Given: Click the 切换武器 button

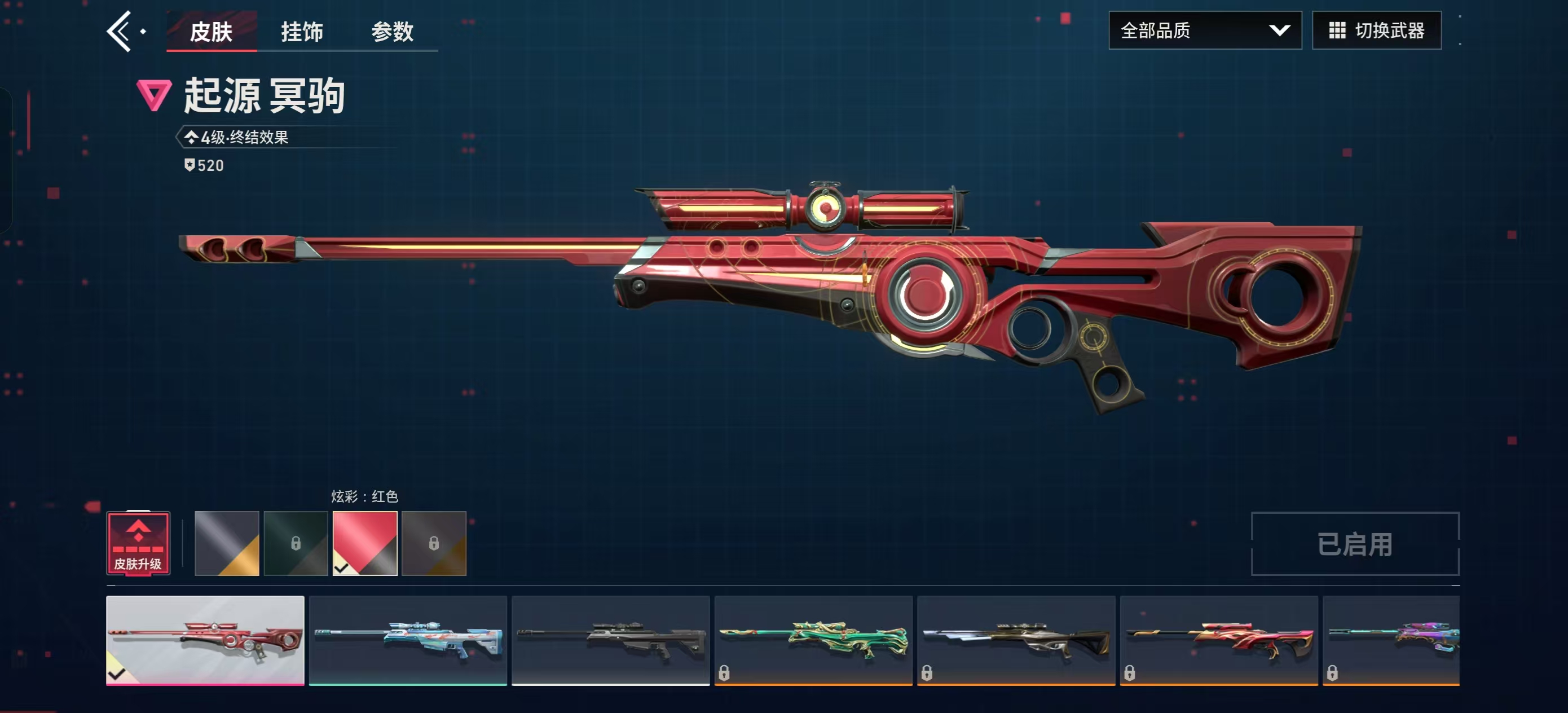Looking at the screenshot, I should pos(1376,30).
